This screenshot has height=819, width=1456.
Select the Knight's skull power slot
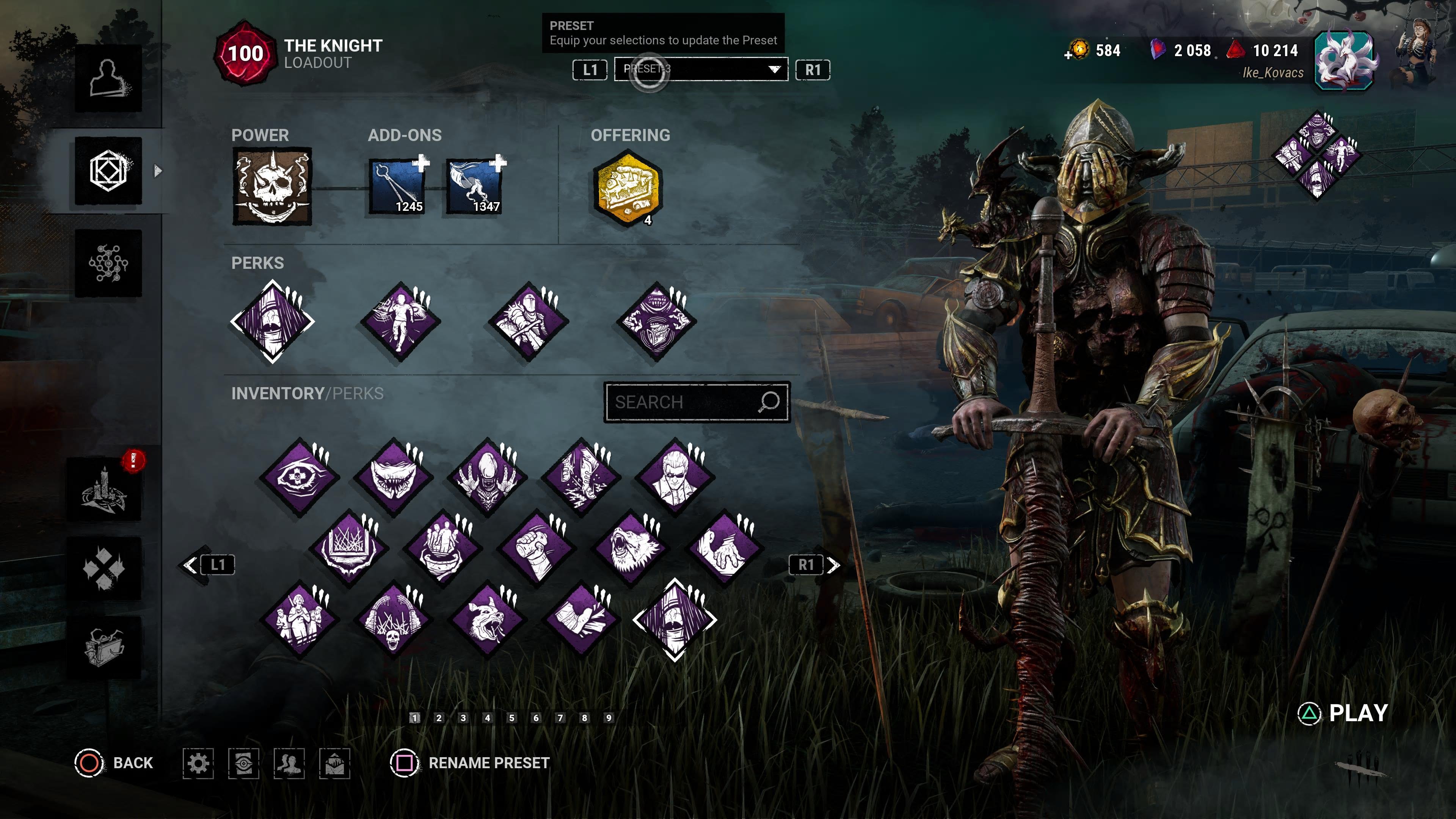272,187
